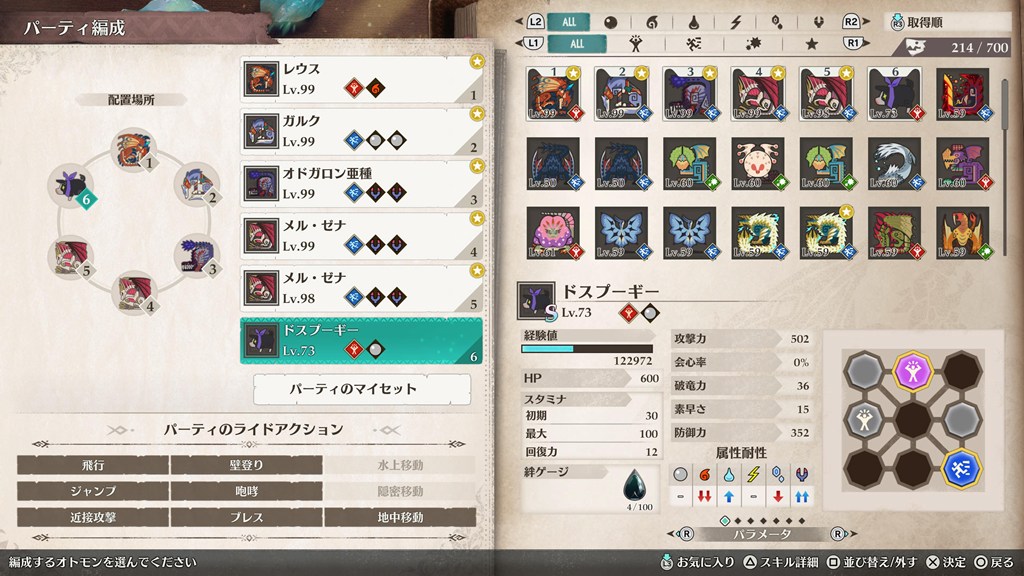Select the purple gene in the grid
Screen dimensions: 1024x576
click(x=909, y=368)
